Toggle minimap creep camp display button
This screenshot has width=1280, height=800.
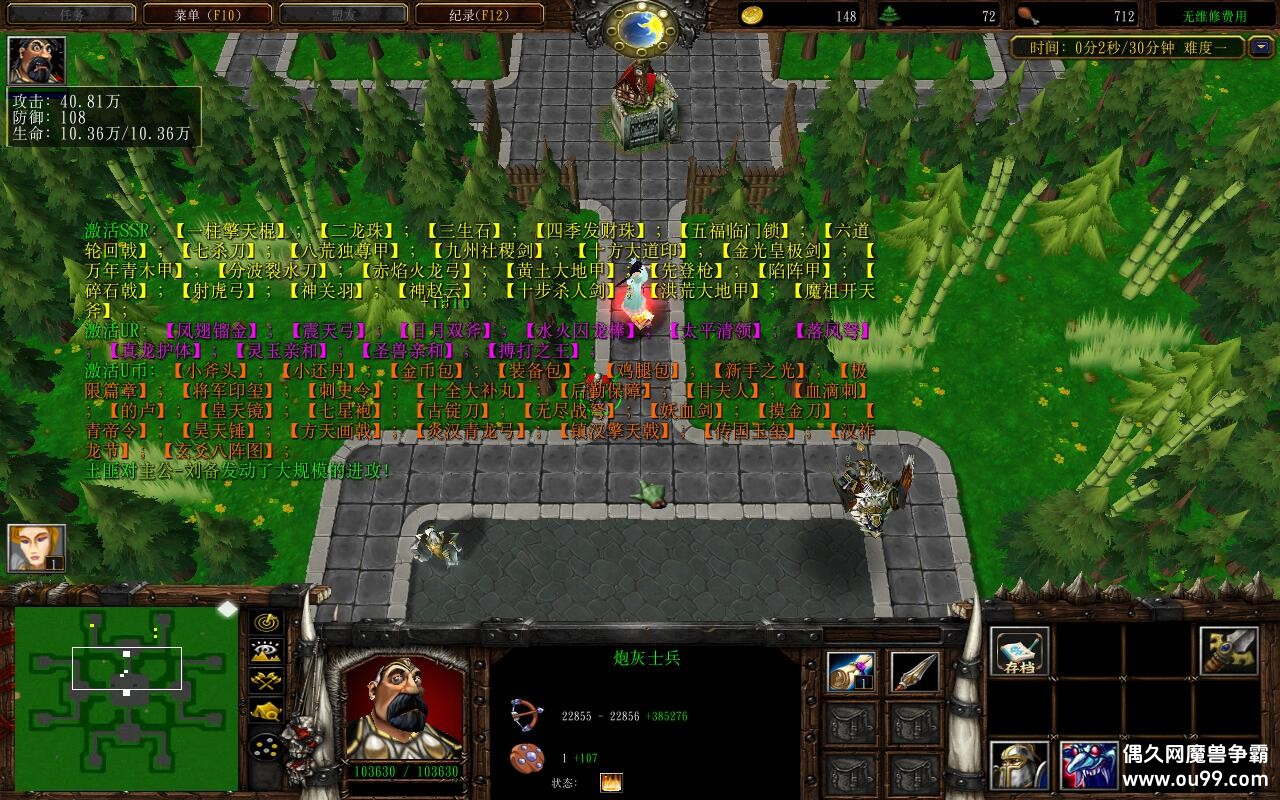(x=266, y=712)
